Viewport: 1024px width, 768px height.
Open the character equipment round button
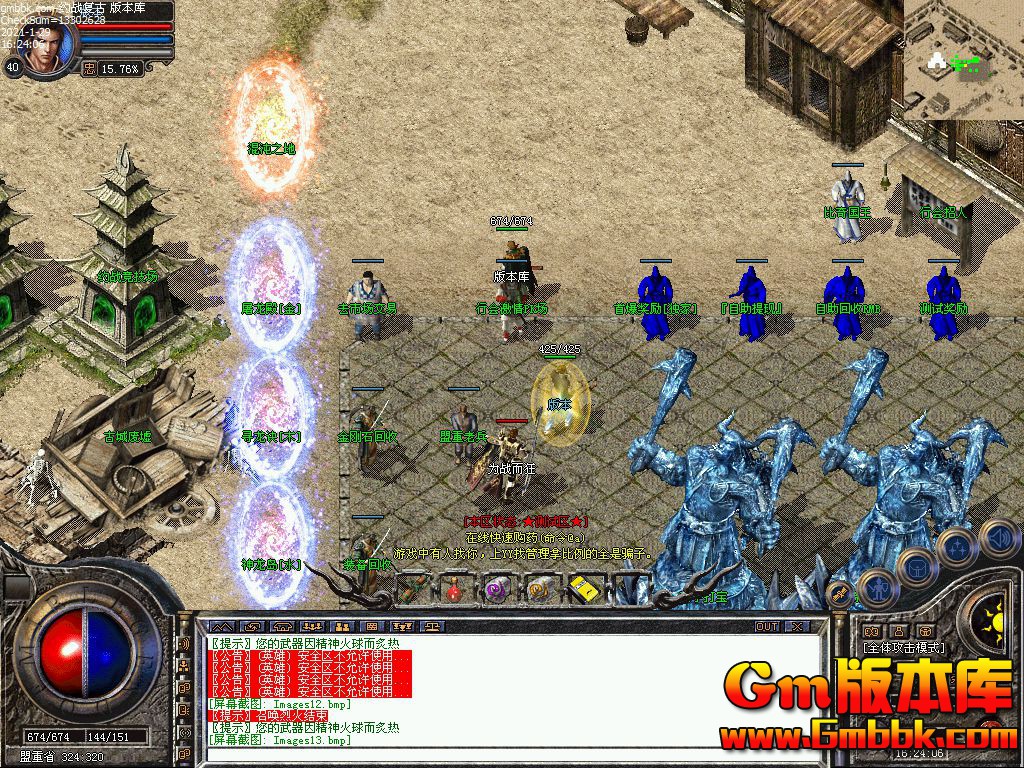[x=875, y=587]
